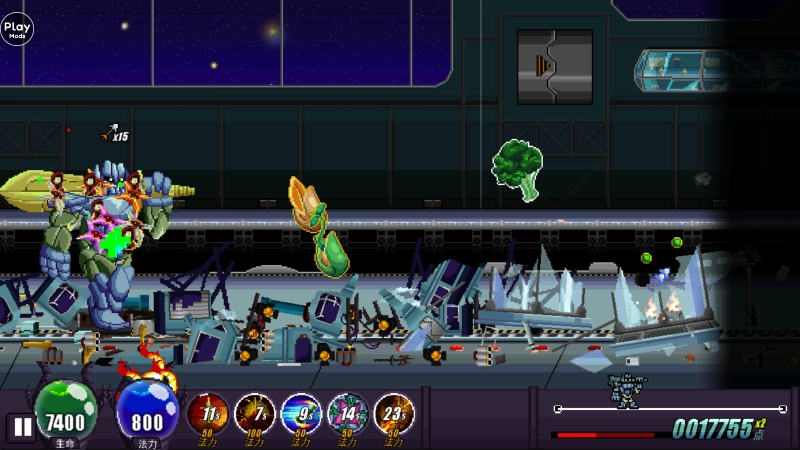The image size is (800, 450).
Task: Use the skill showing a 7s cooldown
Action: (x=254, y=413)
